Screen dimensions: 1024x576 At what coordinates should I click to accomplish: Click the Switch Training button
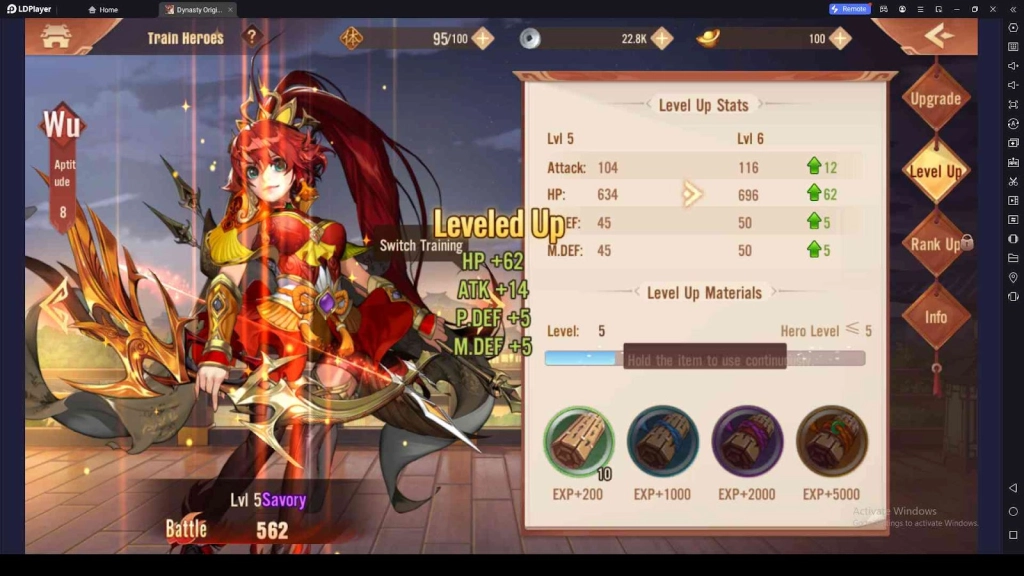point(420,246)
